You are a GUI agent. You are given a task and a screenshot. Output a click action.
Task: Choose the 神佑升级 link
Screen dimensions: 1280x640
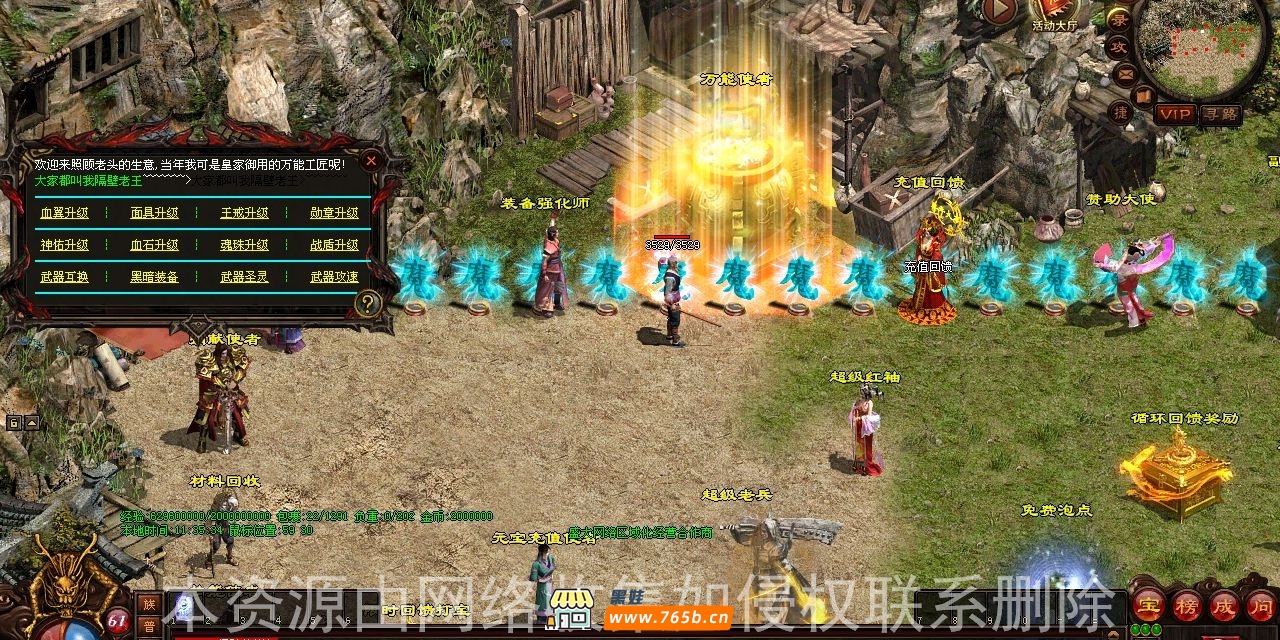(64, 245)
